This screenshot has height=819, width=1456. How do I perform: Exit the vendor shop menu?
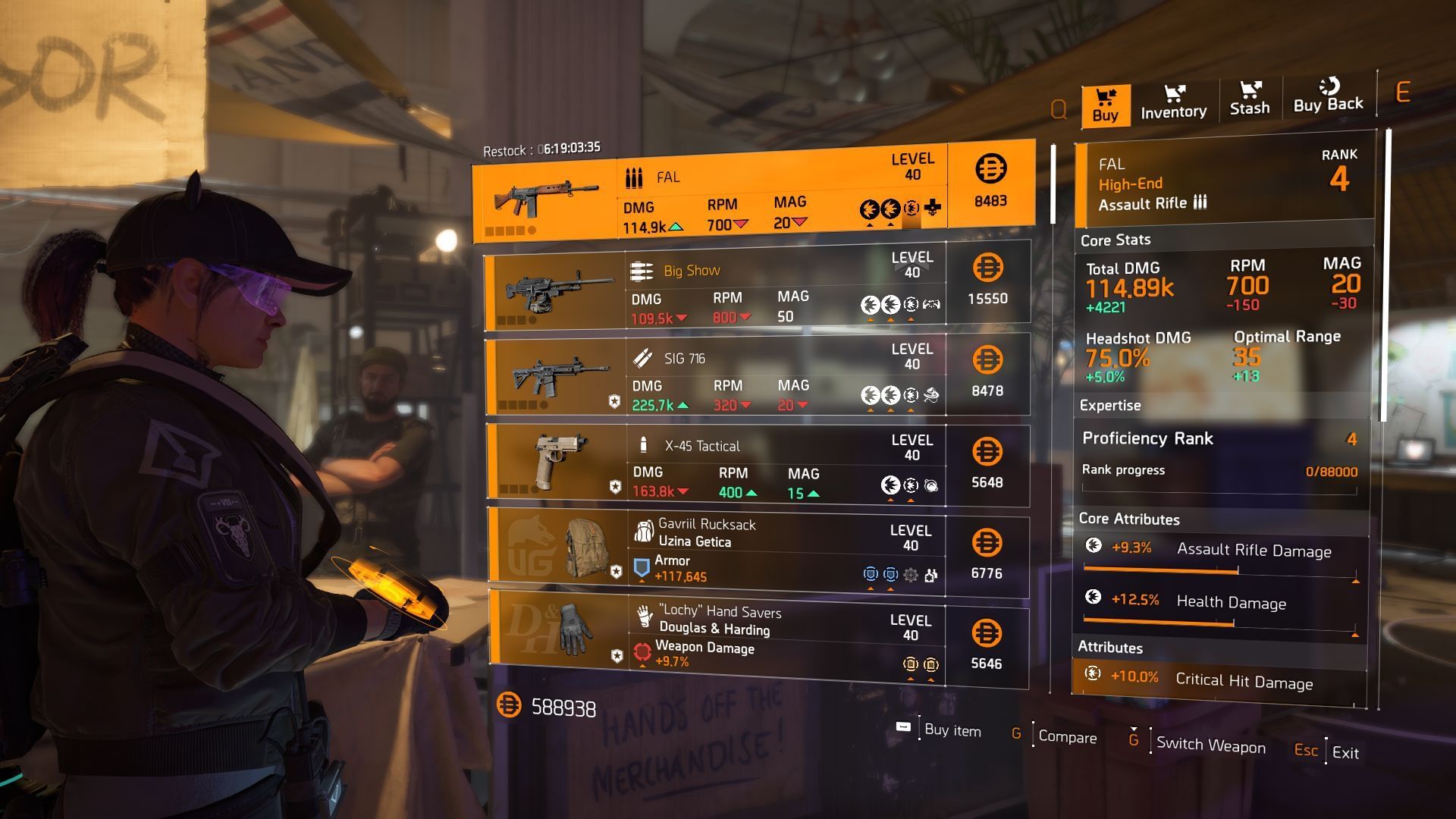point(1345,752)
